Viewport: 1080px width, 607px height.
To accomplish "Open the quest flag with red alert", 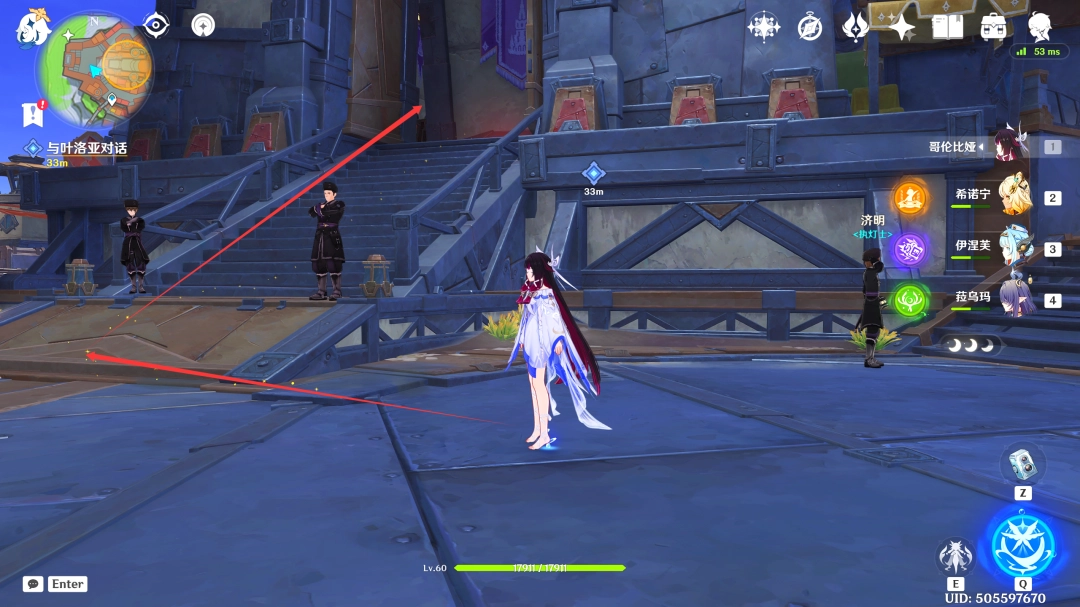I will pyautogui.click(x=32, y=114).
